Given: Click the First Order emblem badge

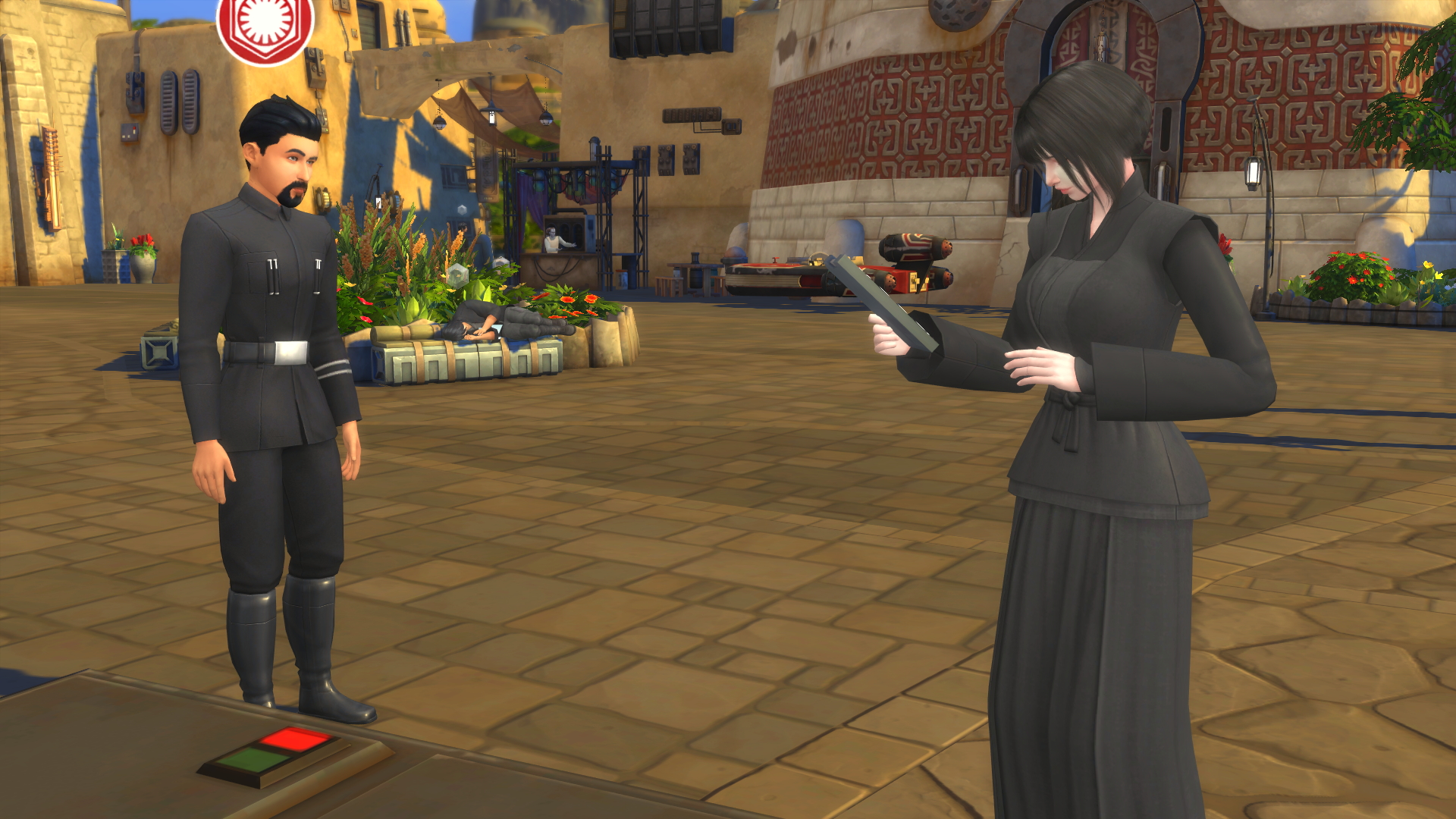Looking at the screenshot, I should (x=265, y=28).
